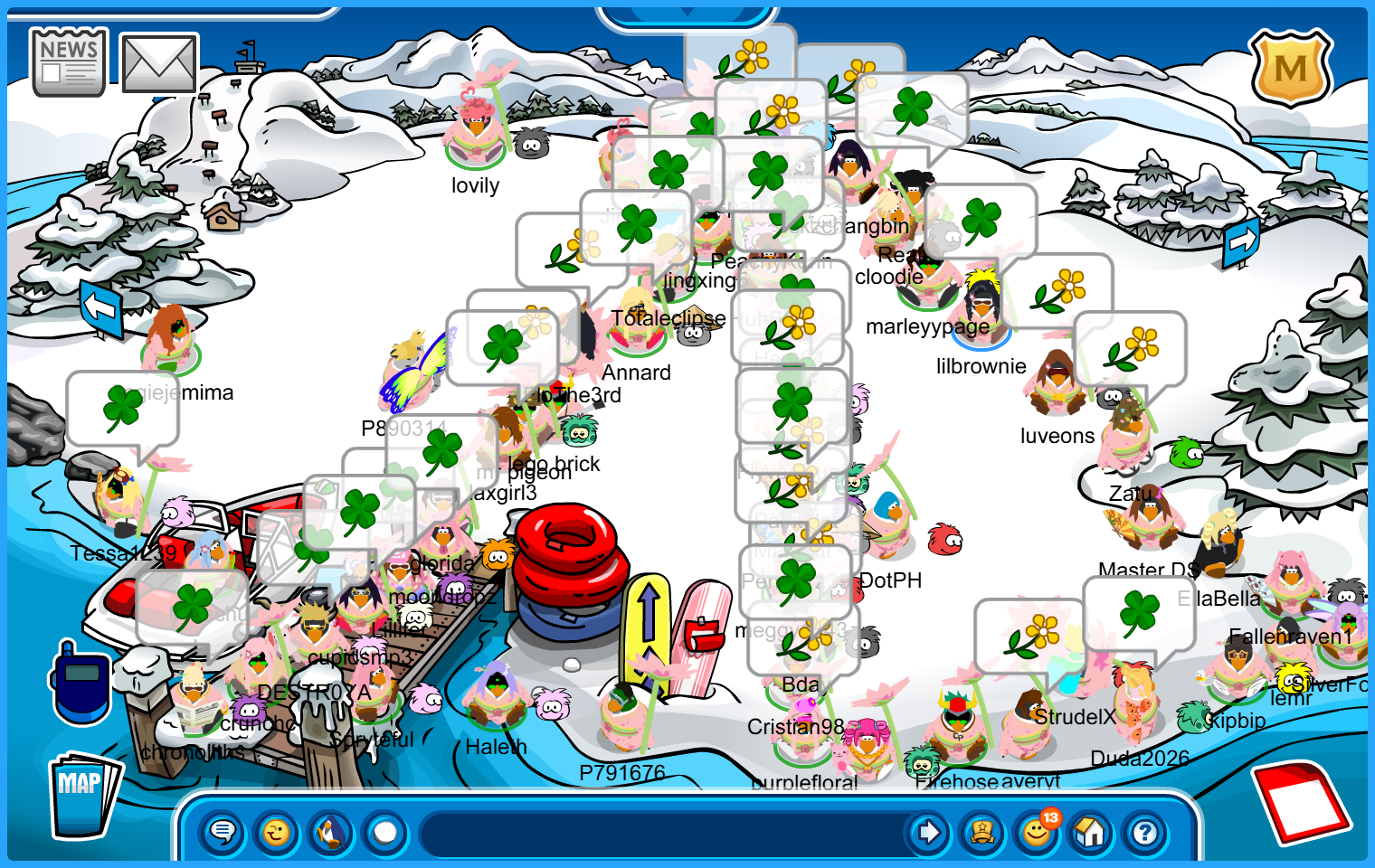The image size is (1375, 868).
Task: Open the blue spy phone
Action: pyautogui.click(x=81, y=682)
